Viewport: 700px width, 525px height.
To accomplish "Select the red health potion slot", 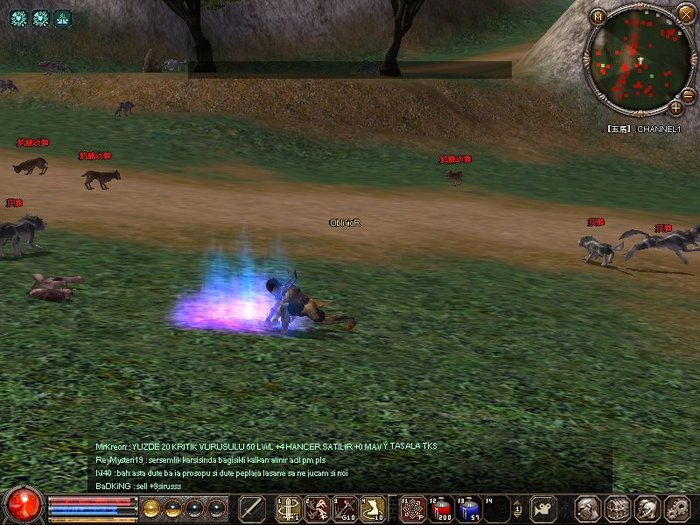I will (441, 508).
